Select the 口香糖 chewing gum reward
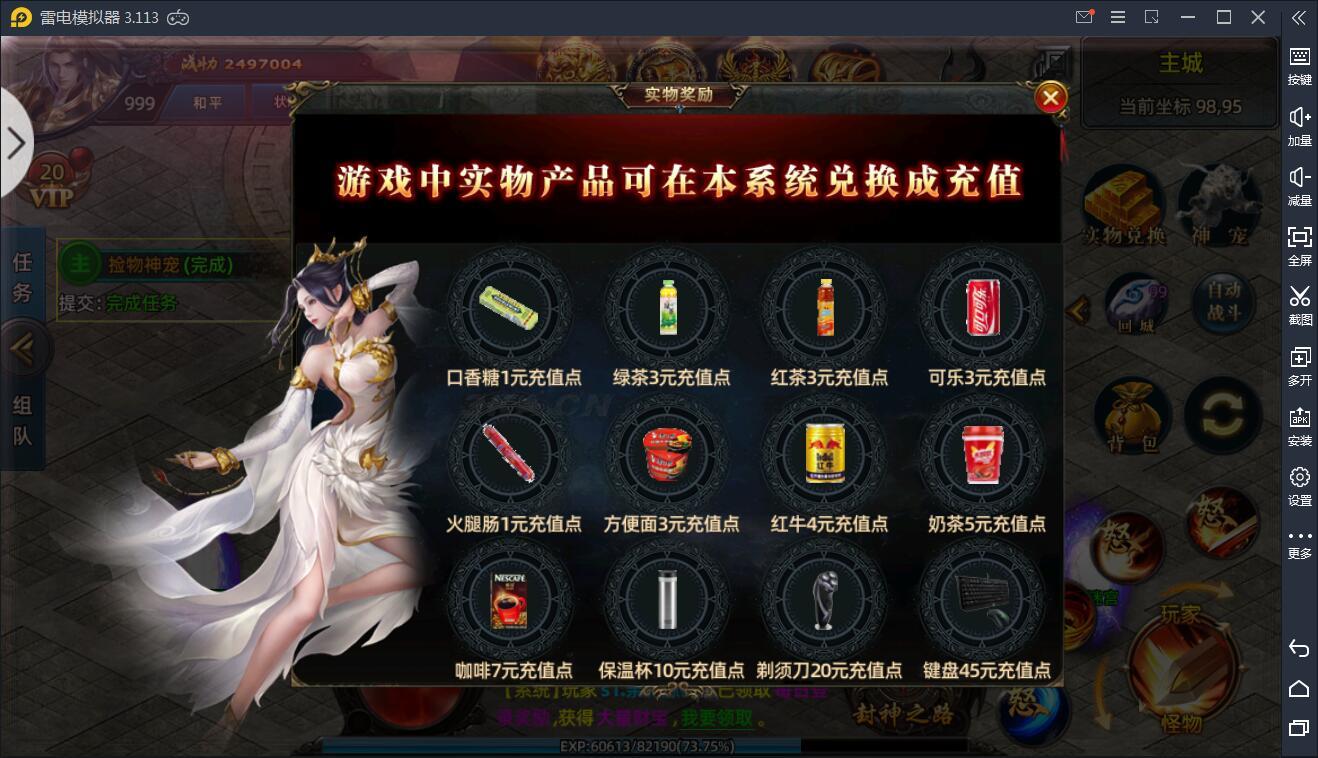This screenshot has width=1318, height=758. click(x=509, y=309)
